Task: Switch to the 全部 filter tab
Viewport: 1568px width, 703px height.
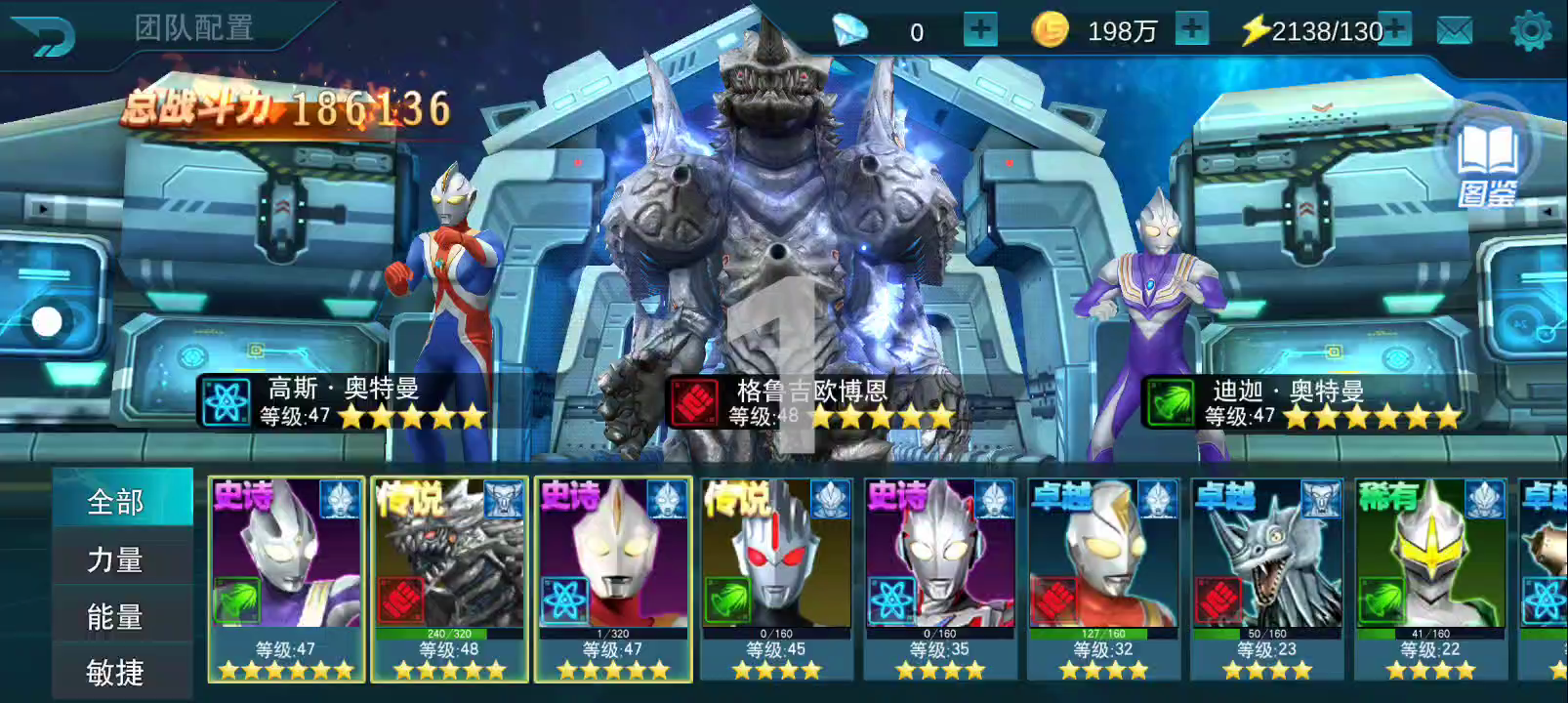Action: click(116, 502)
